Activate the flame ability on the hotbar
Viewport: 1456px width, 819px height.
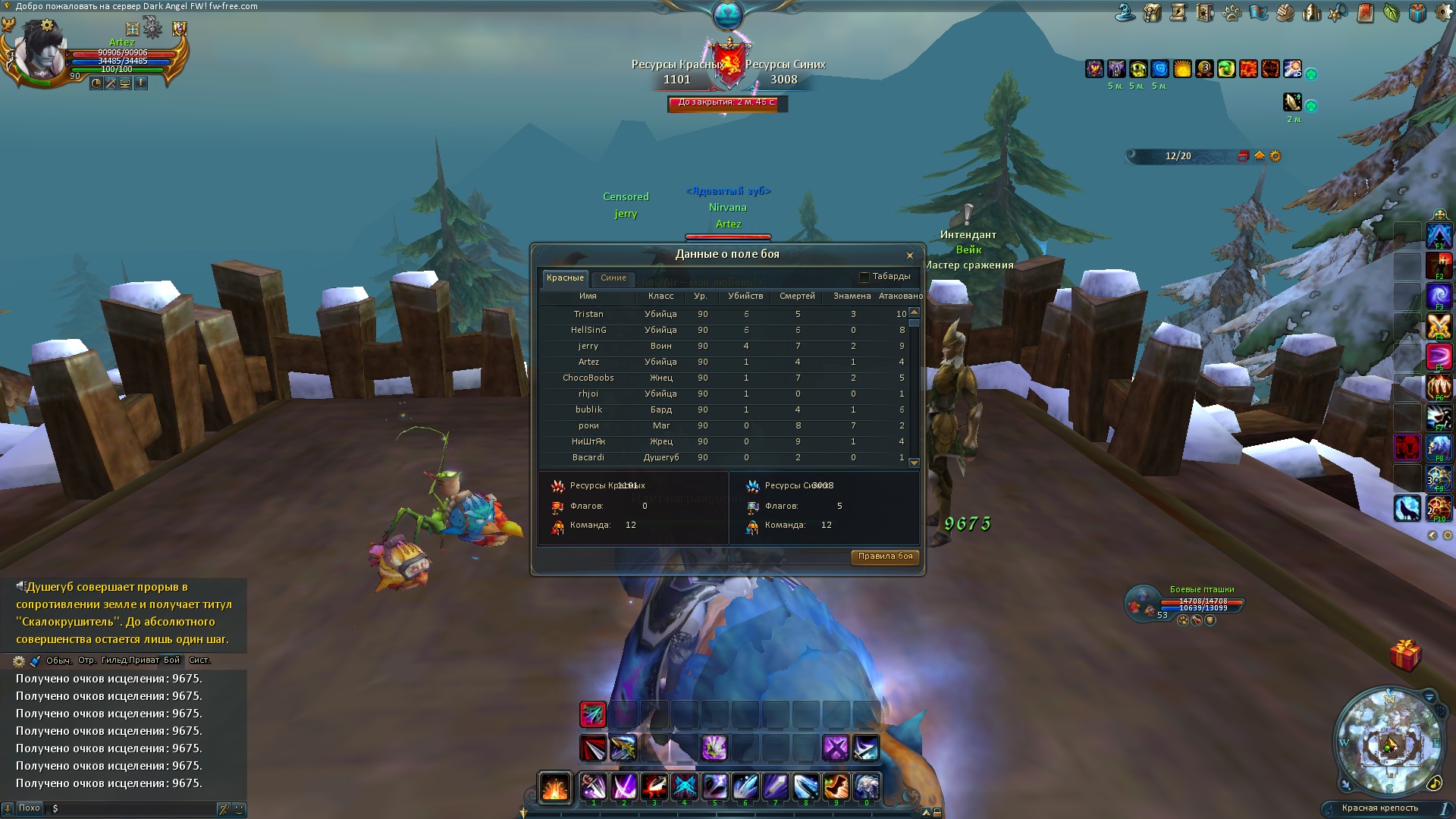[554, 787]
